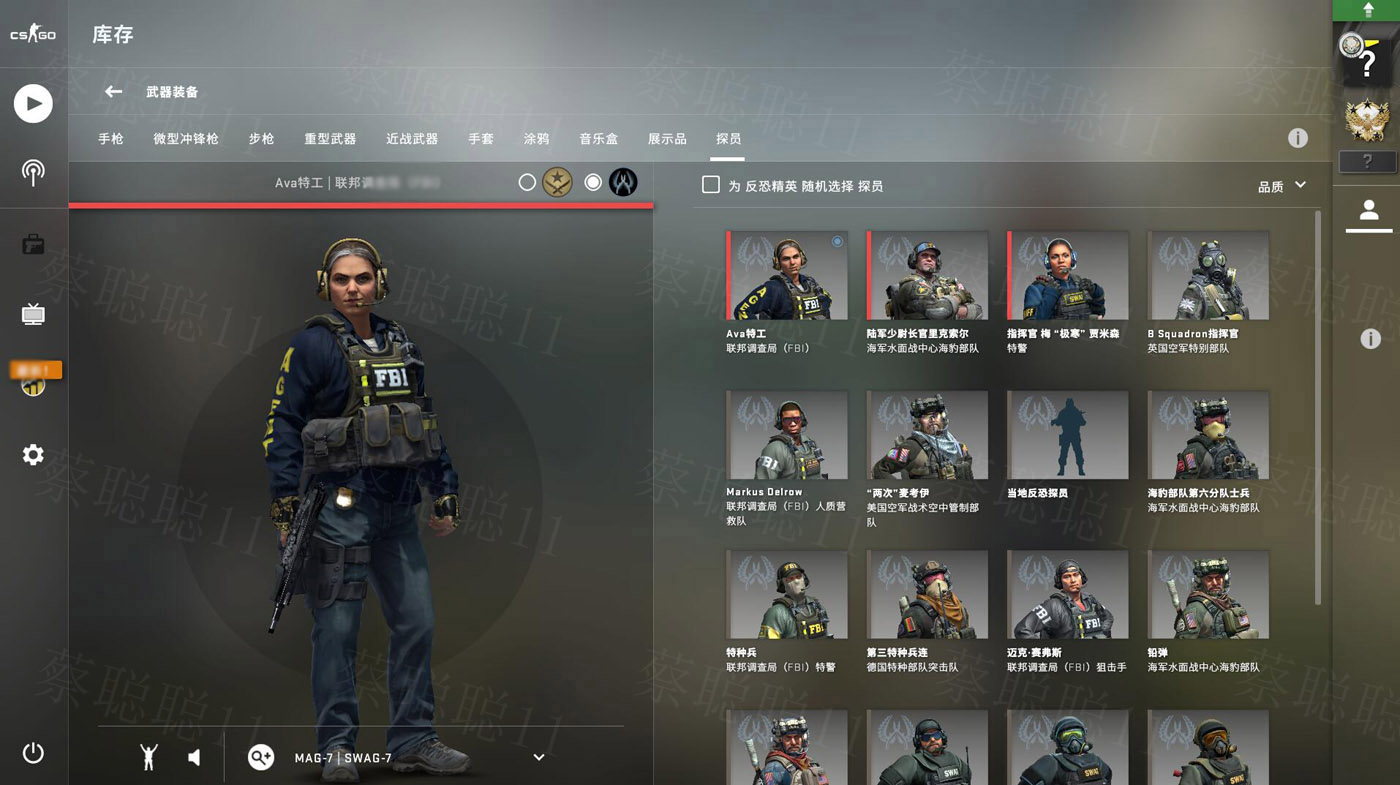1400x785 pixels.
Task: Go back with the arrow button
Action: tap(113, 92)
